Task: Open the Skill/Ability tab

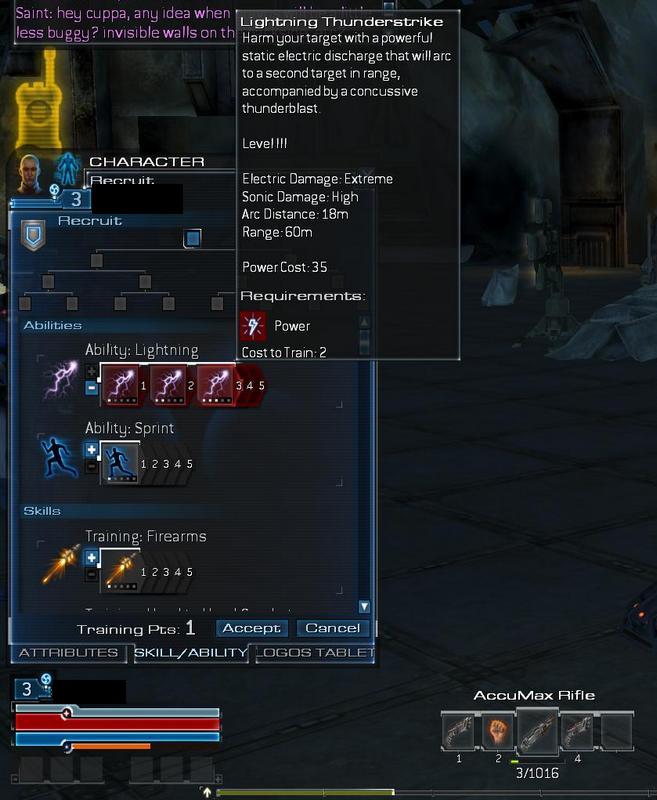Action: [190, 653]
